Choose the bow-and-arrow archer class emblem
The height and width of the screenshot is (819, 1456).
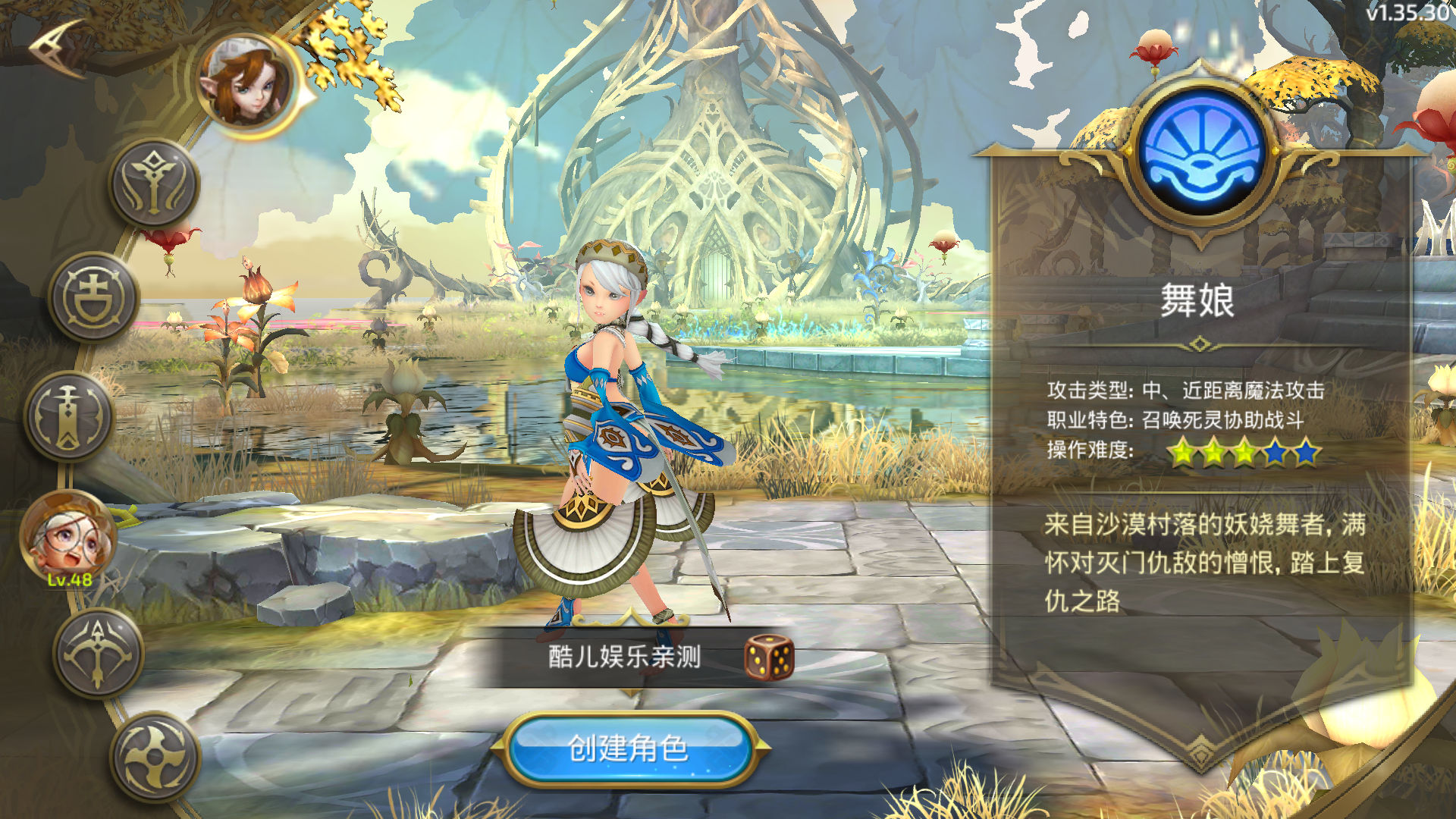coord(99,652)
